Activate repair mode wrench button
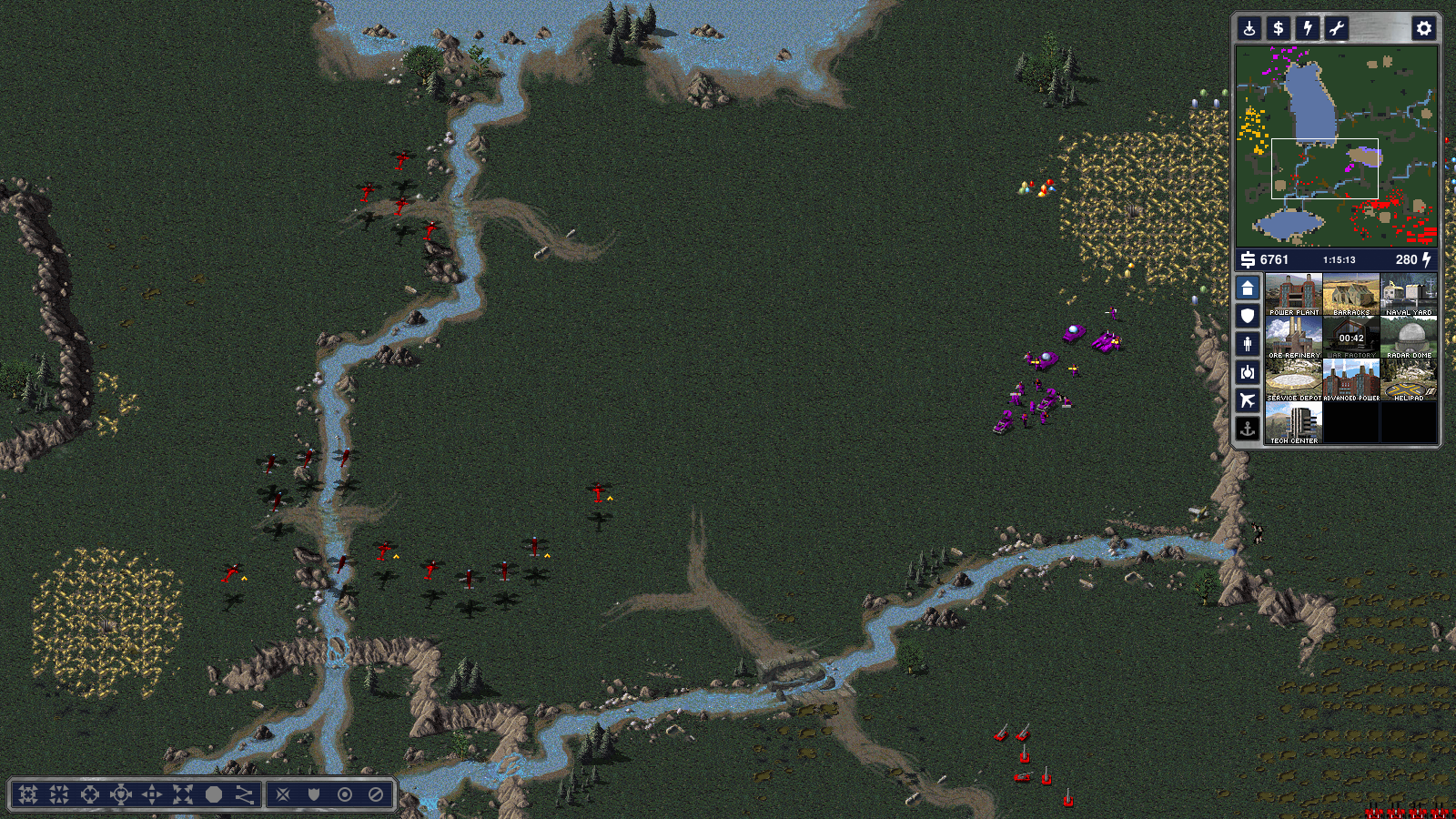 1336,28
